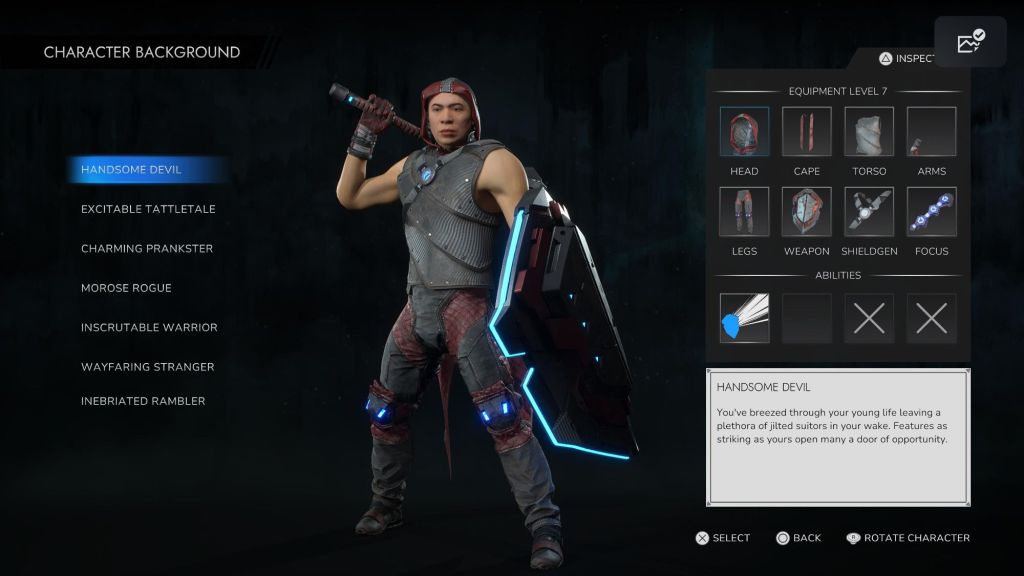Select the Inebriated Rambler background
The height and width of the screenshot is (576, 1024).
tap(143, 401)
